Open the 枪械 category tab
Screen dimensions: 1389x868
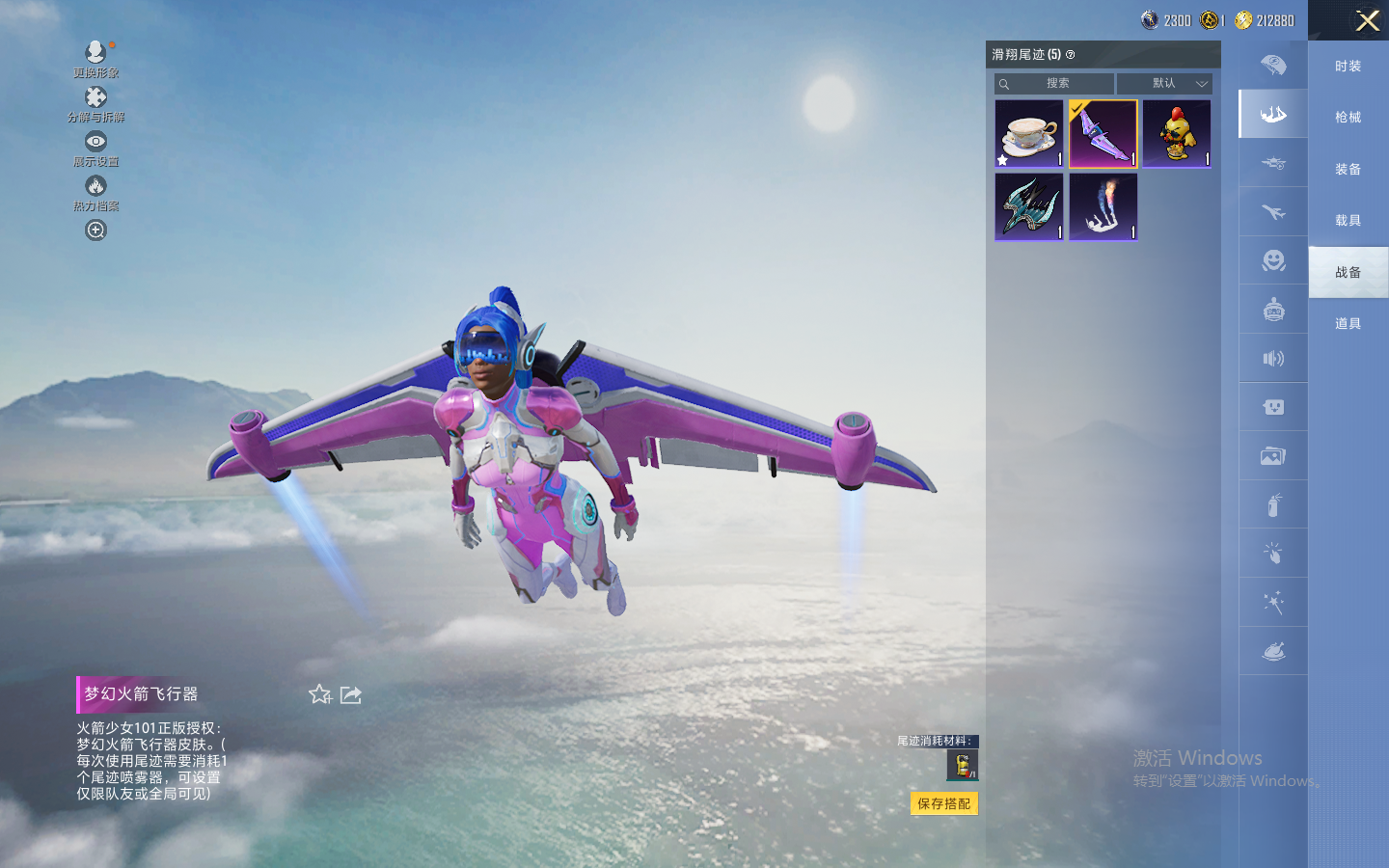pos(1348,118)
